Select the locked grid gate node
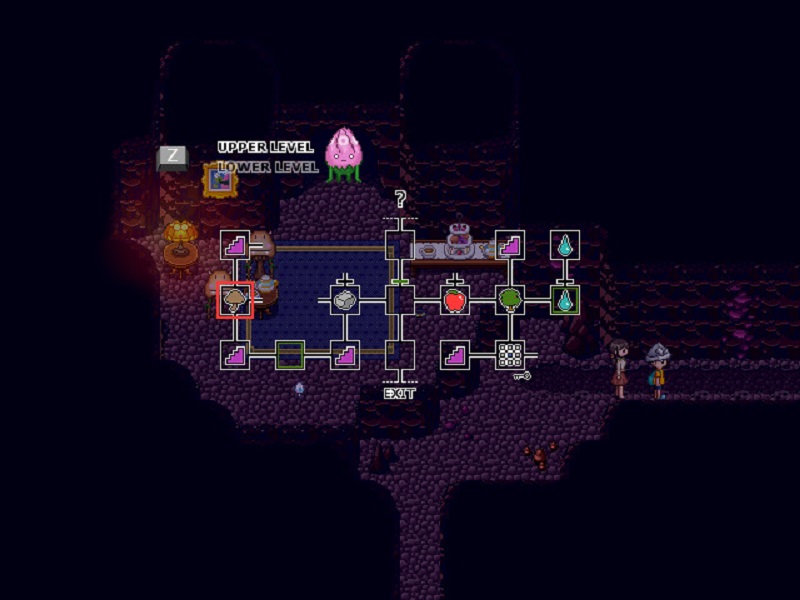The image size is (800, 600). click(510, 354)
